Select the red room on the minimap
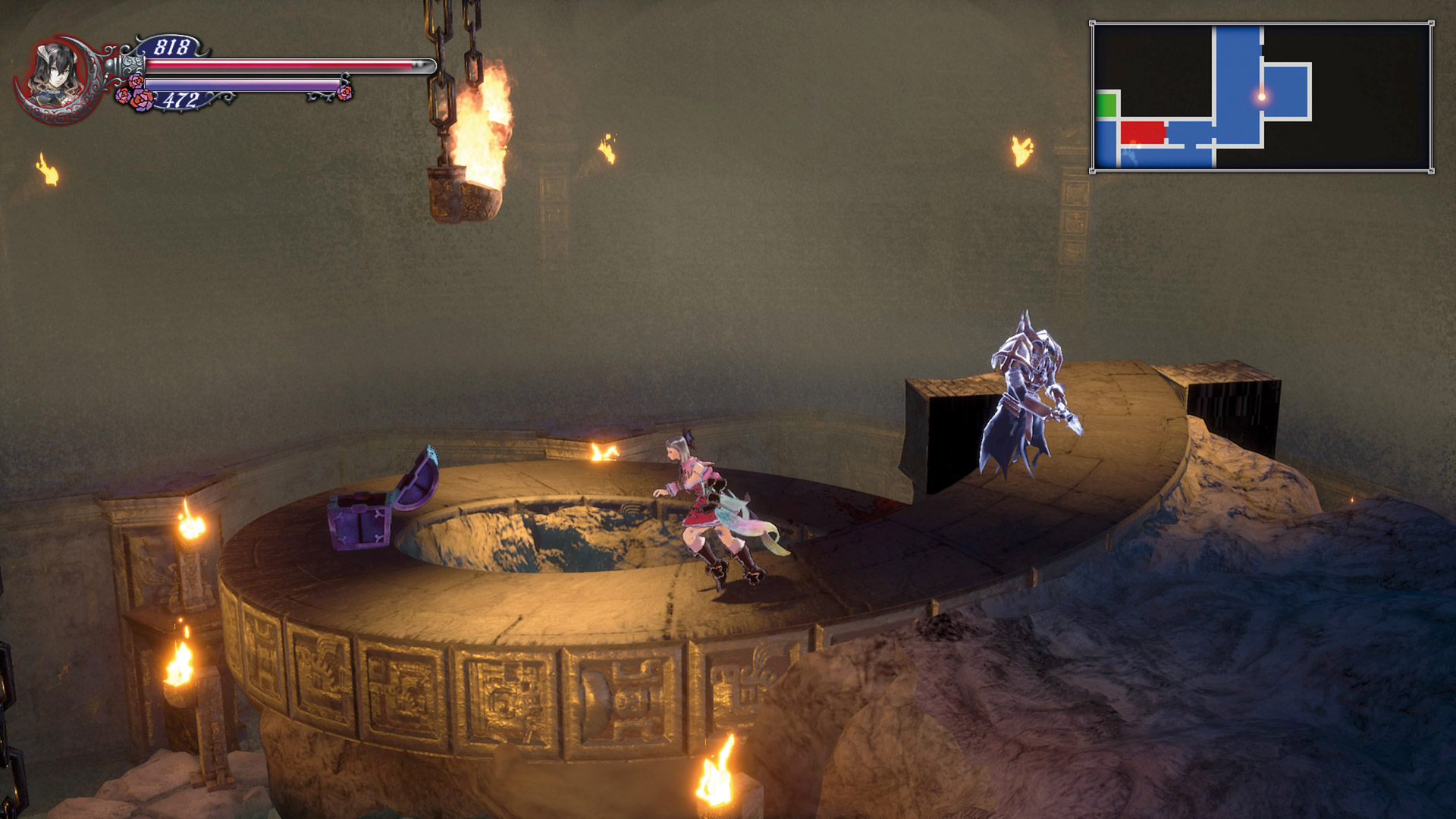 (x=1142, y=132)
